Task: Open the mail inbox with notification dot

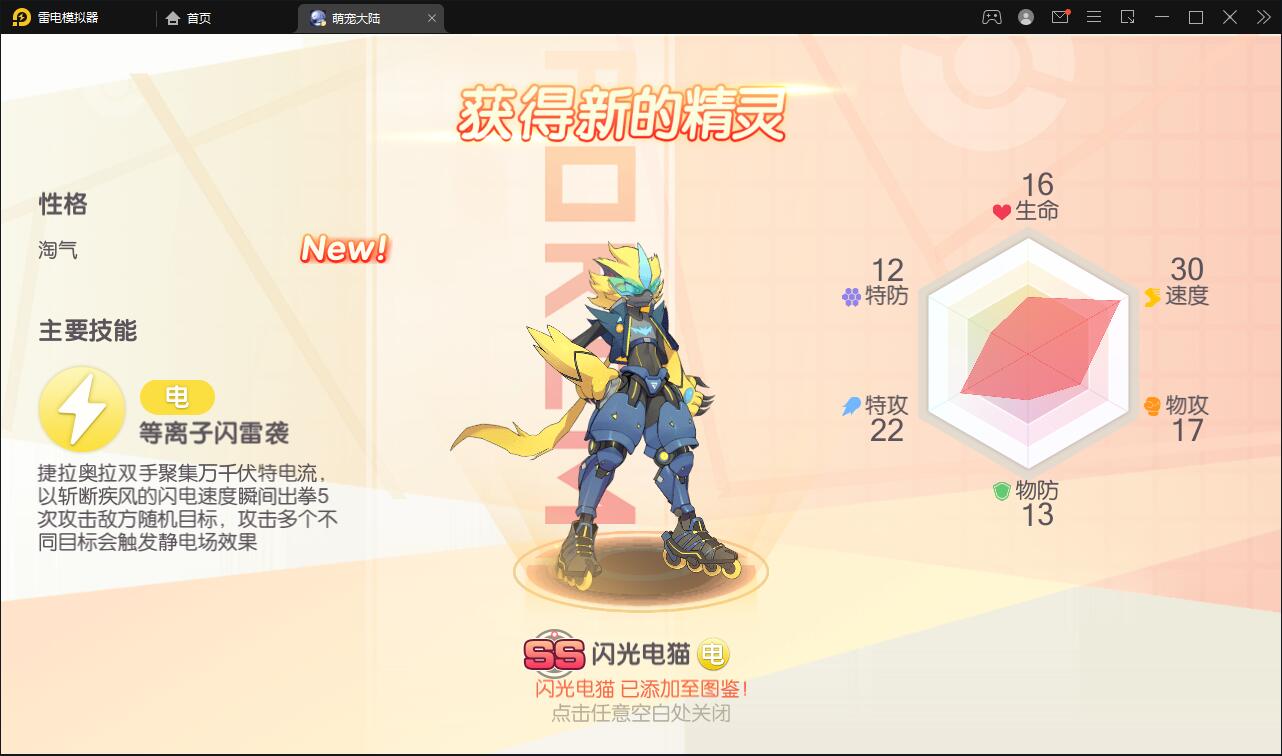Action: point(1060,17)
